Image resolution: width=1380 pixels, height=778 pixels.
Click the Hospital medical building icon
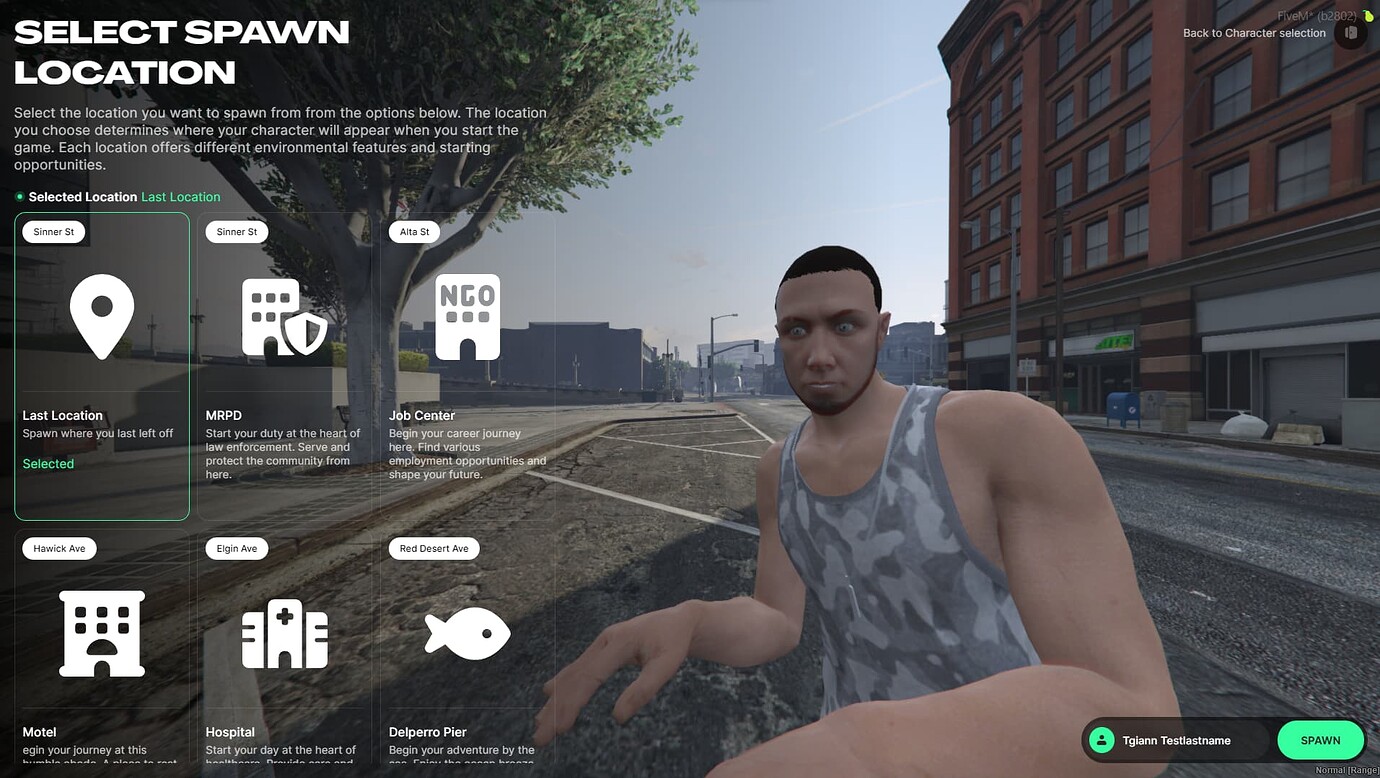(x=284, y=633)
